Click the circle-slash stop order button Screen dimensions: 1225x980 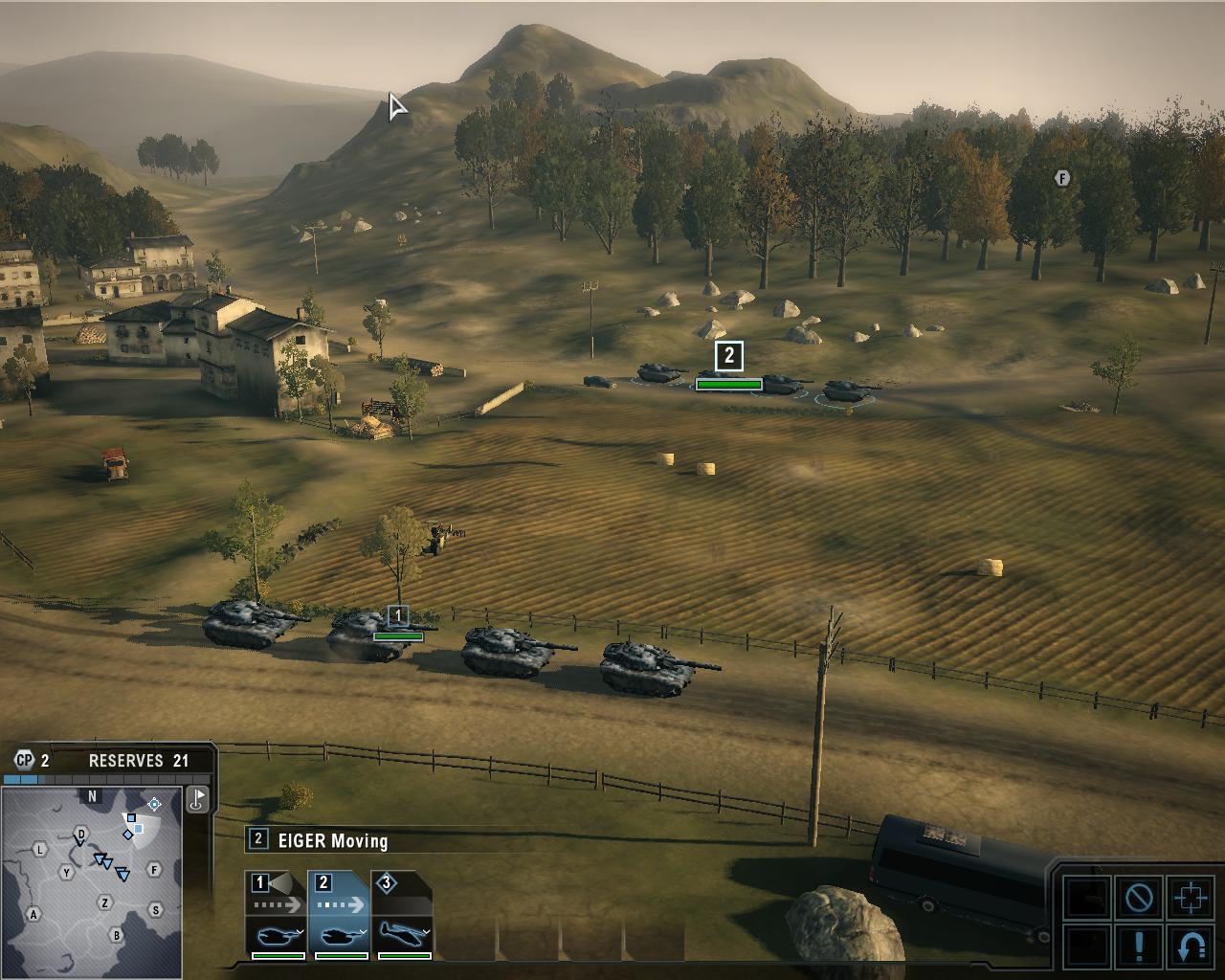click(1139, 898)
